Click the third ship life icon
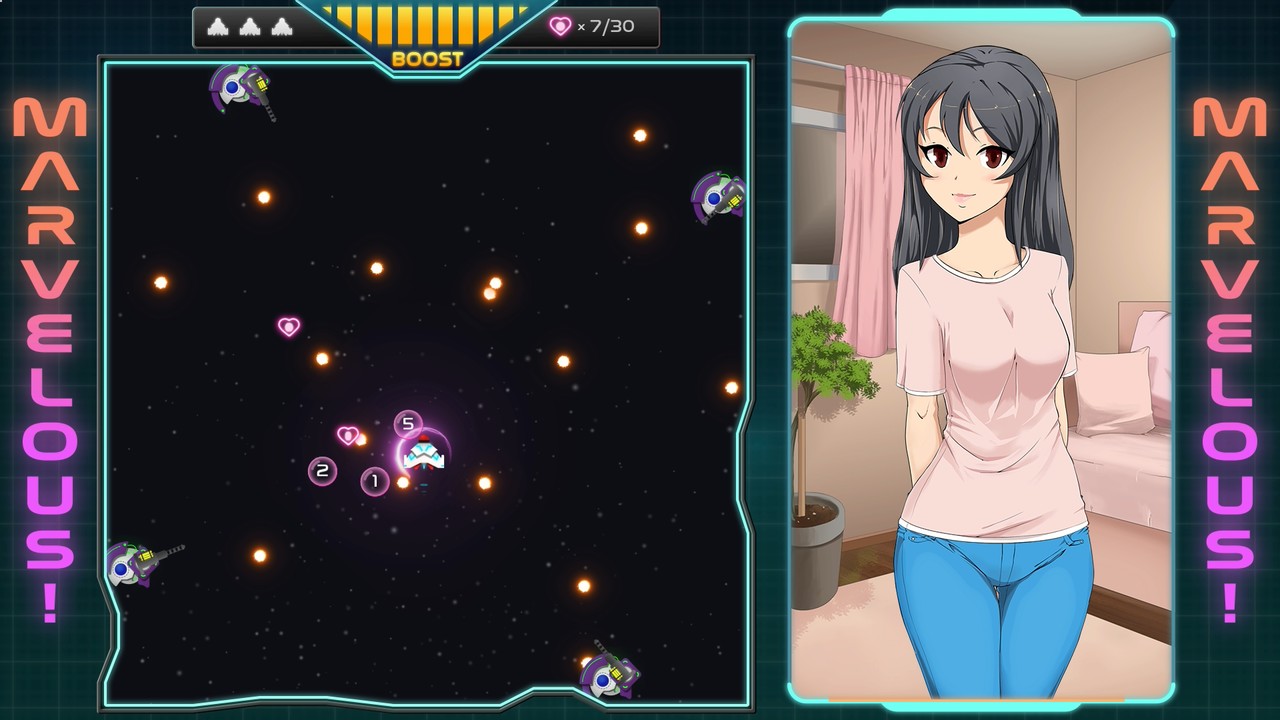Screen dimensions: 1280x720 click(x=282, y=27)
